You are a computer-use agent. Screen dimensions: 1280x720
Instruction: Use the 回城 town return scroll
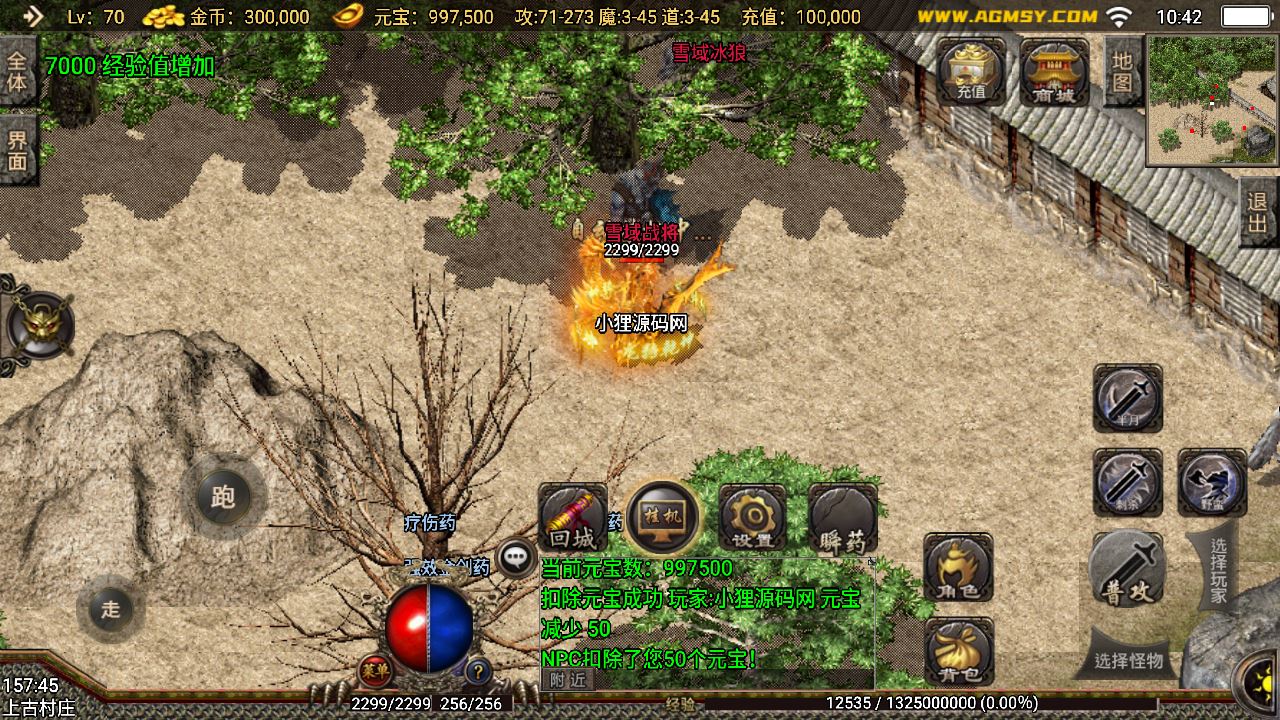[x=572, y=520]
